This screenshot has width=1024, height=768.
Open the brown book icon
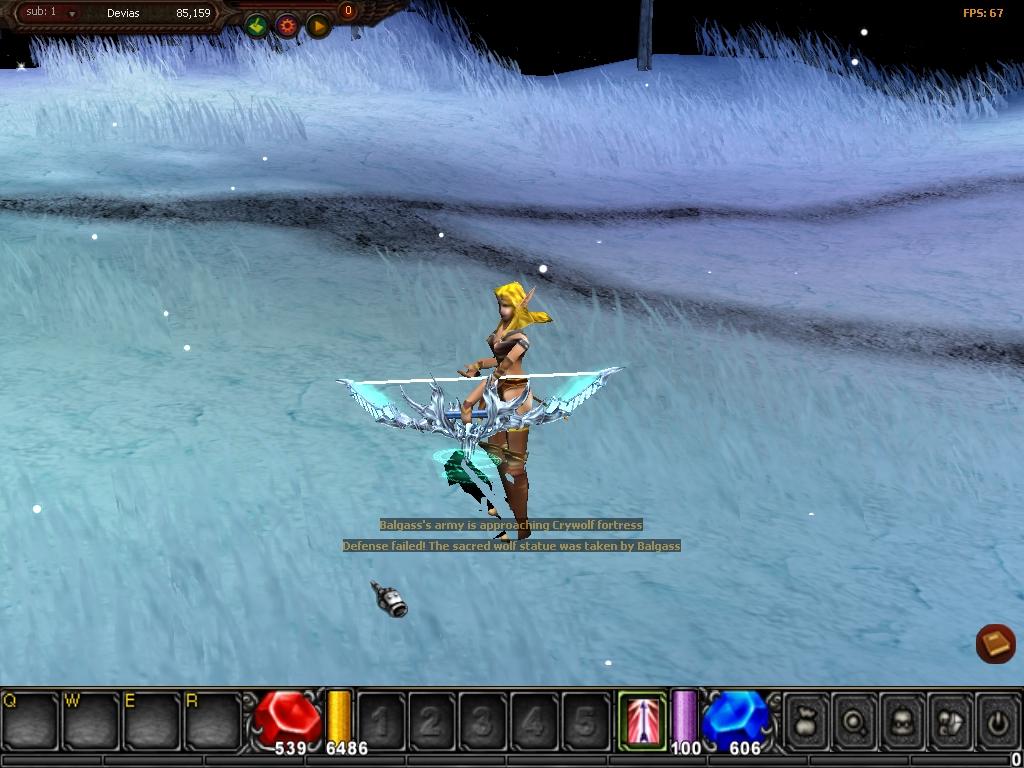(x=996, y=643)
